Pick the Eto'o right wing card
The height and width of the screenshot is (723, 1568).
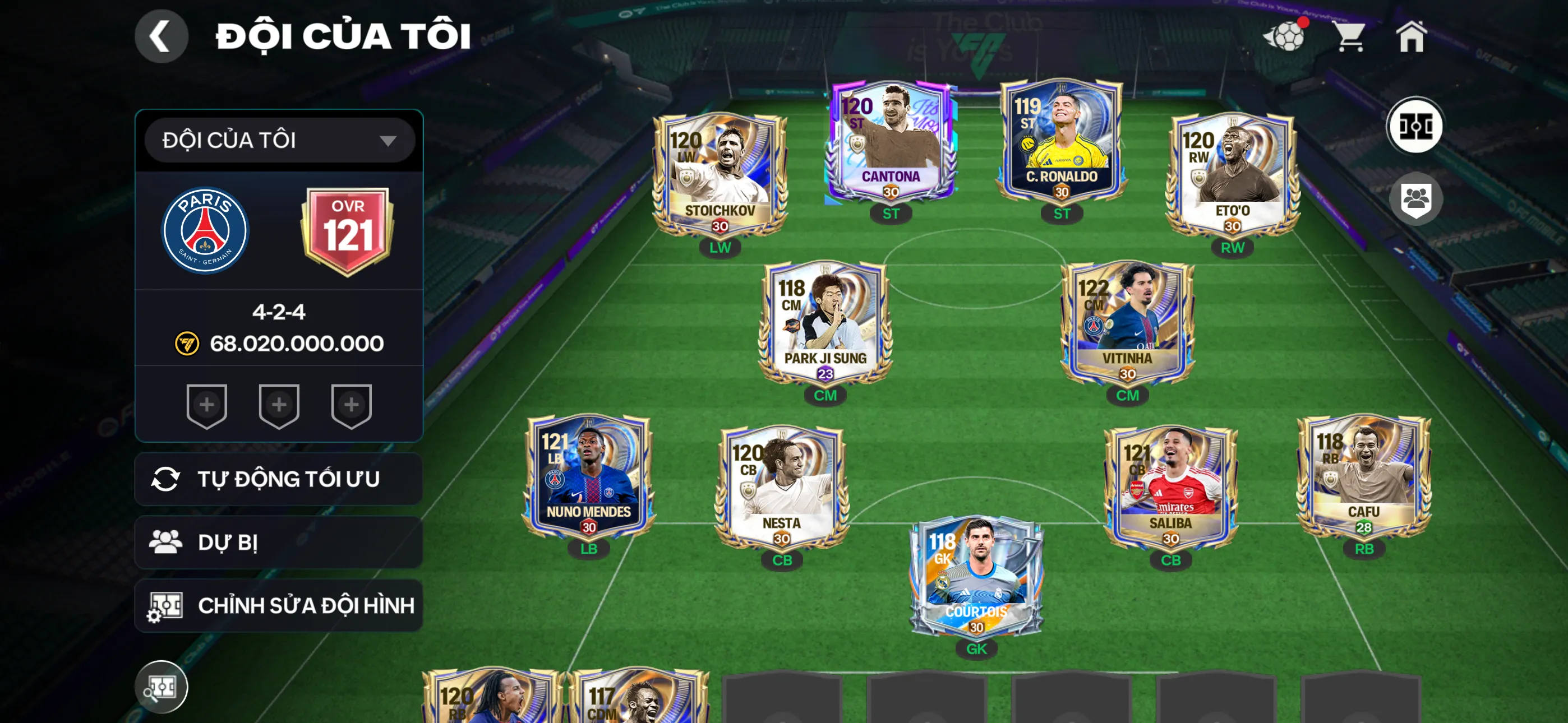pos(1232,177)
